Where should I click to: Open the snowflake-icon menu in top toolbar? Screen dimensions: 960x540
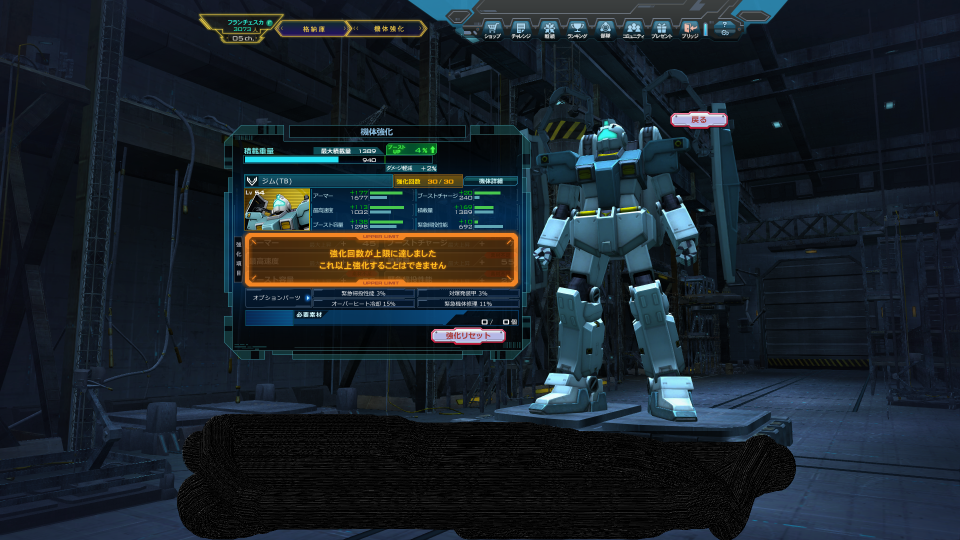[x=549, y=28]
